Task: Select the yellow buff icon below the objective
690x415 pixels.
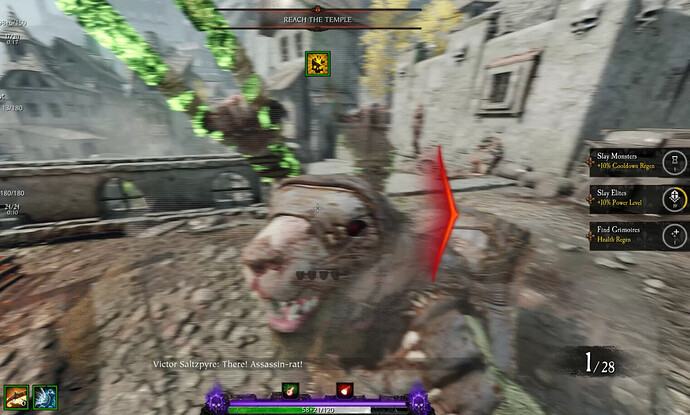Action: pos(318,64)
